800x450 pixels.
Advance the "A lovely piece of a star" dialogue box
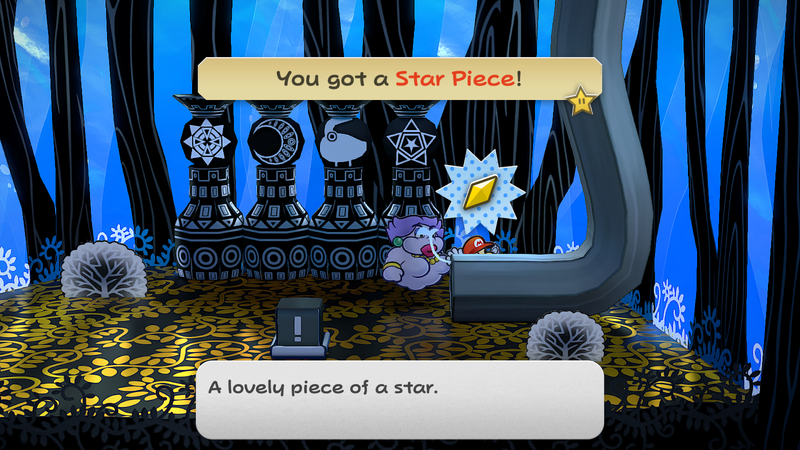[399, 400]
